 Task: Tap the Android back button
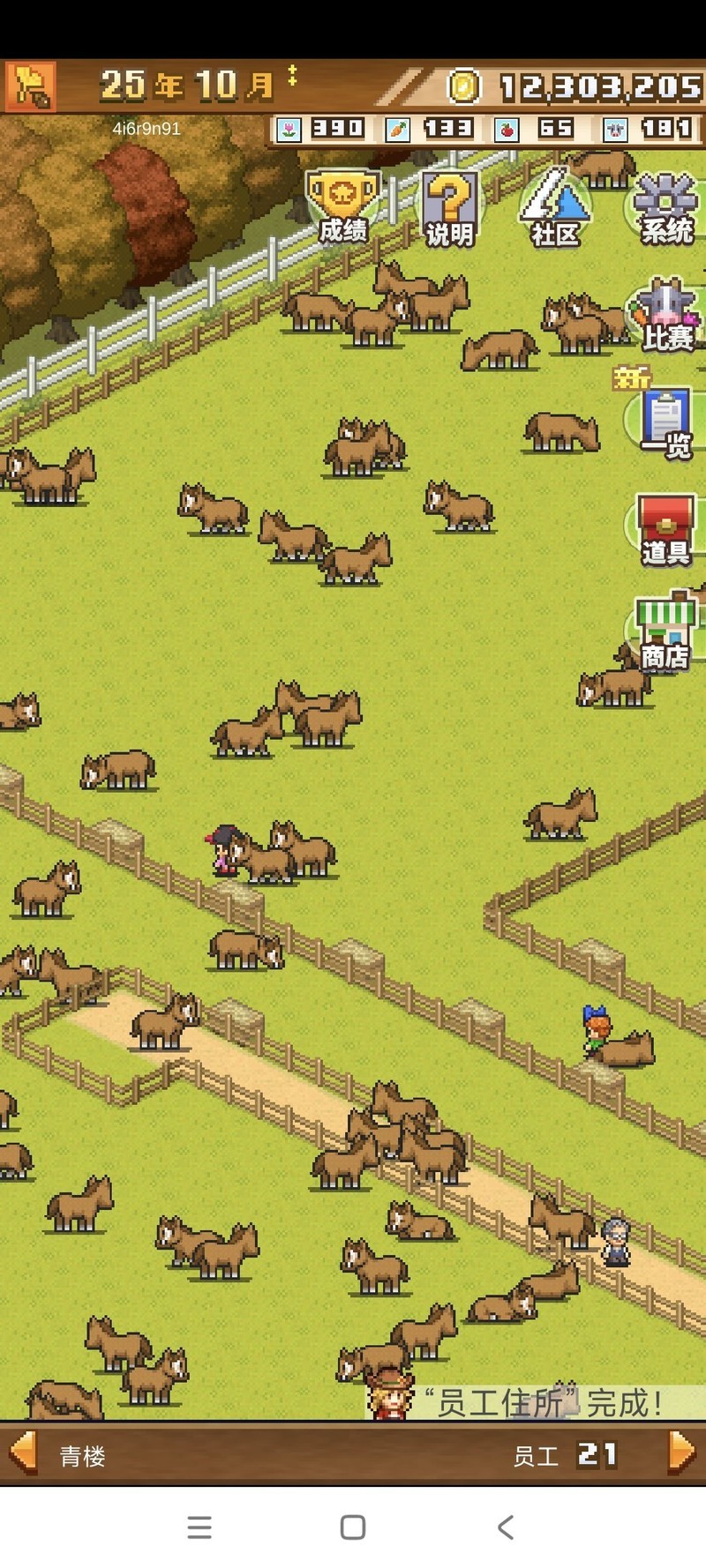pyautogui.click(x=505, y=1527)
